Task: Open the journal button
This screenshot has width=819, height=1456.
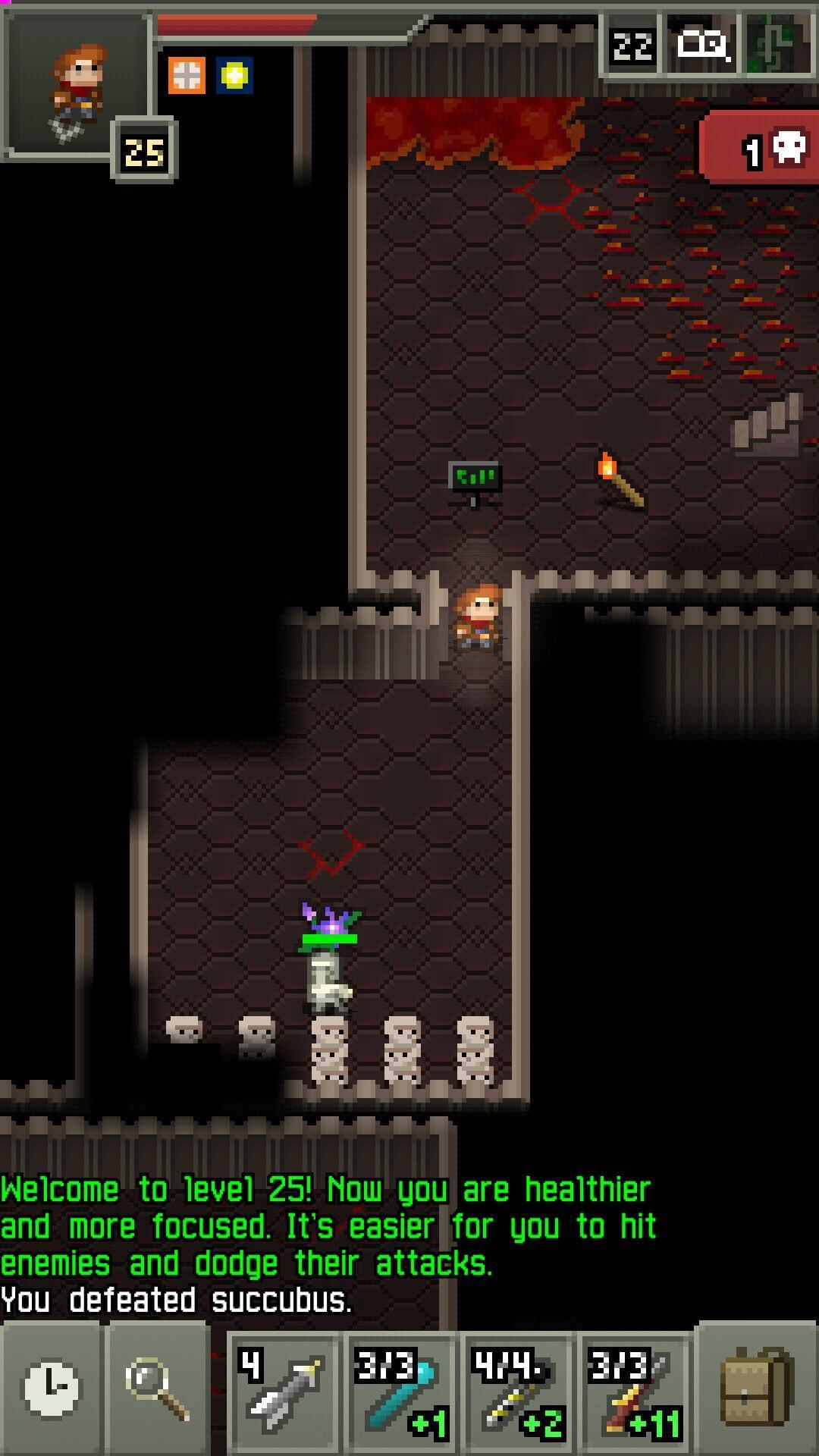Action: click(x=704, y=47)
